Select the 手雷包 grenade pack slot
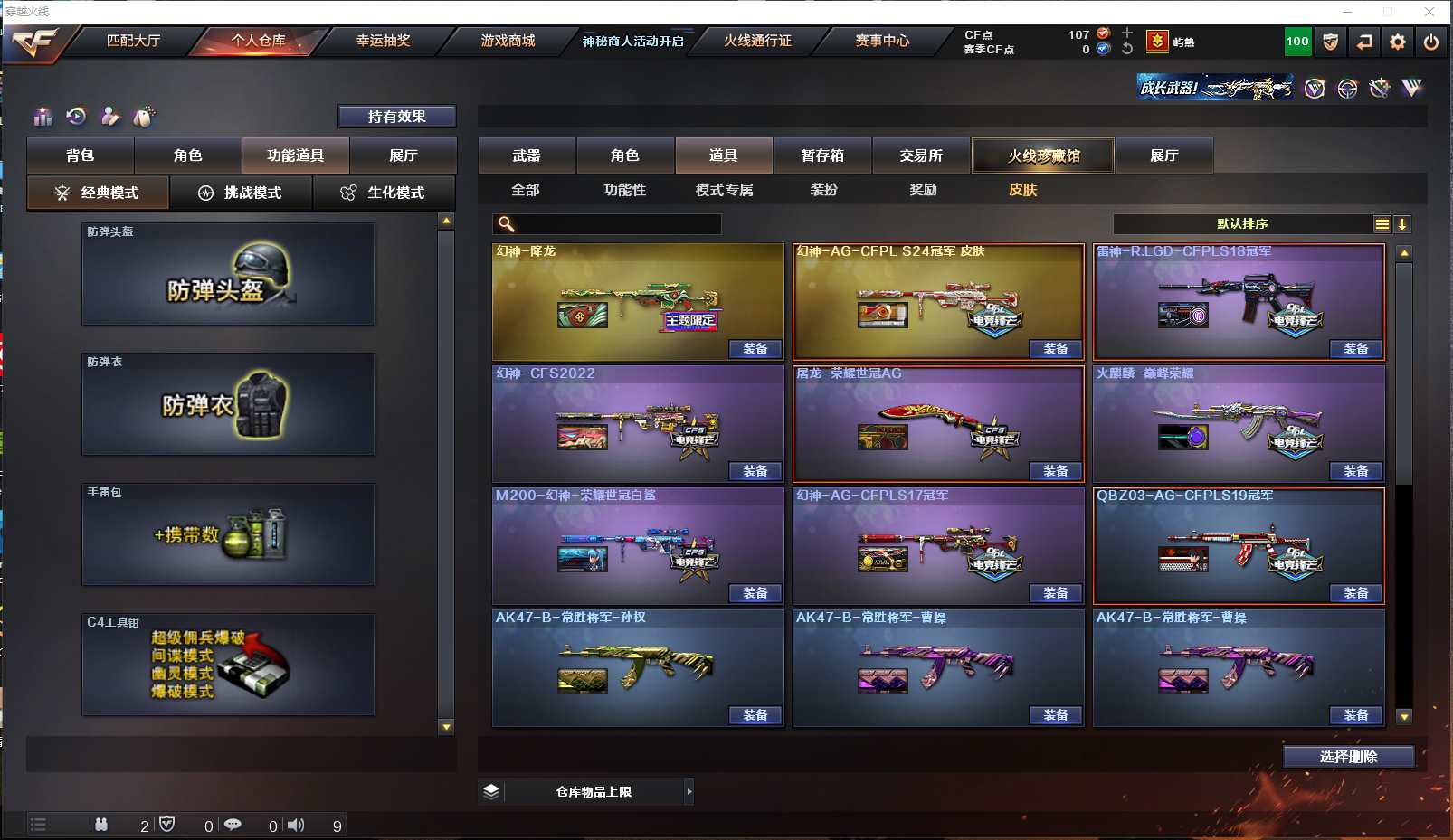1453x840 pixels. 228,534
